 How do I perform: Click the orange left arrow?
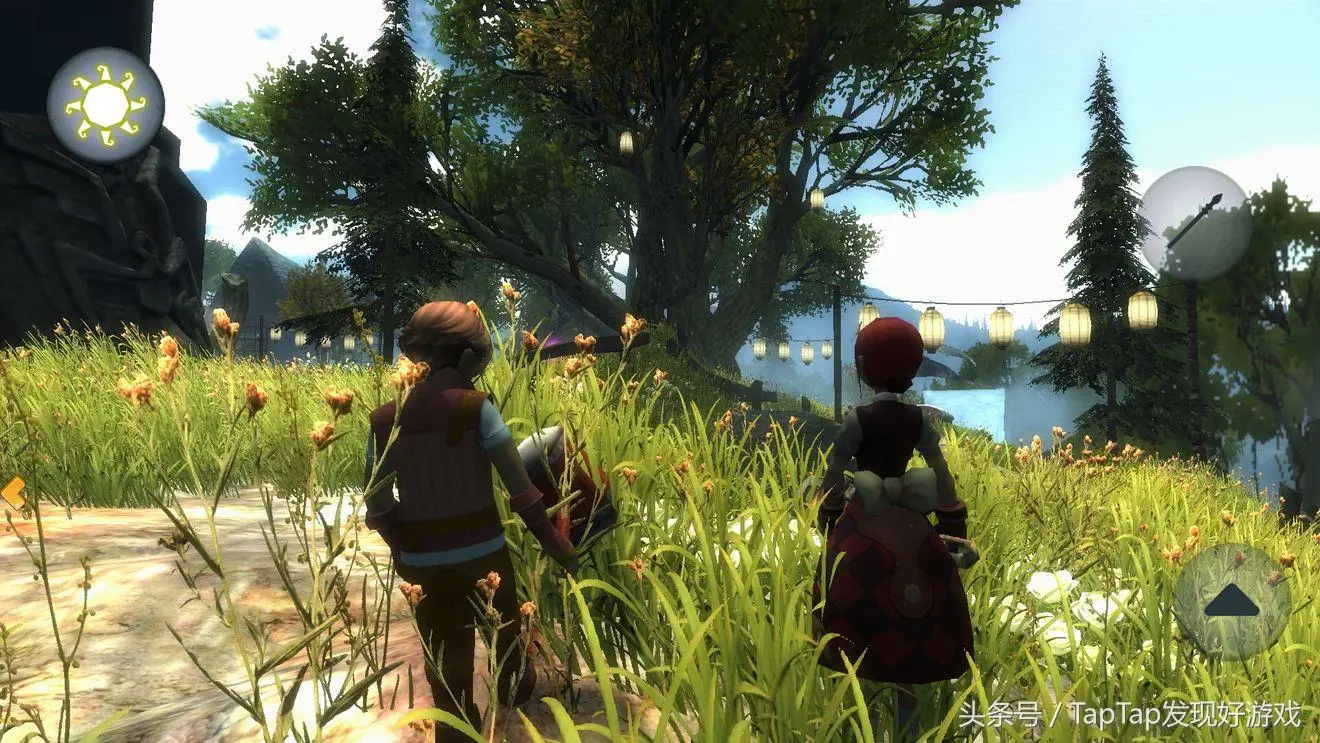click(x=13, y=492)
